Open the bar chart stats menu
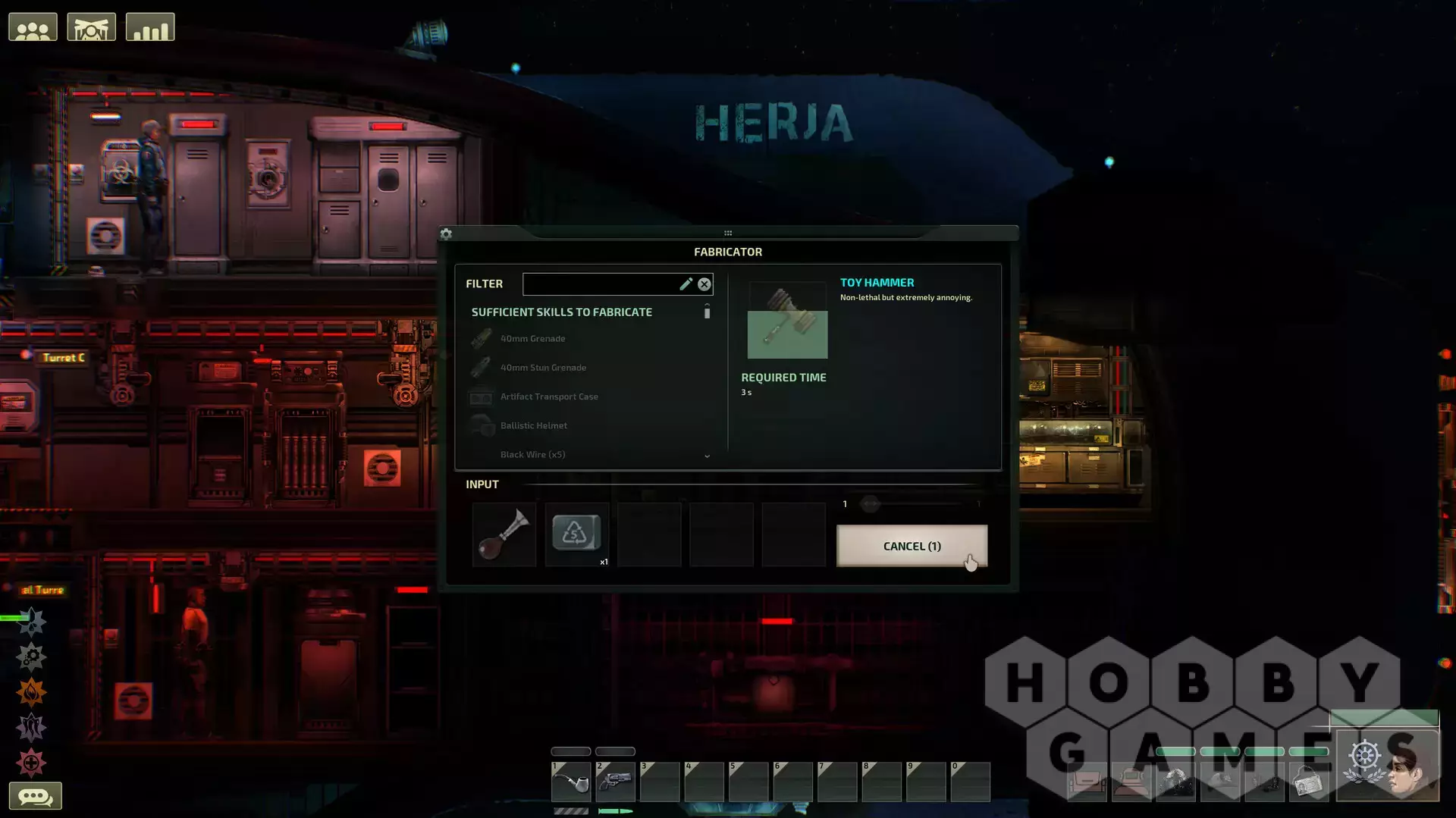 [150, 28]
